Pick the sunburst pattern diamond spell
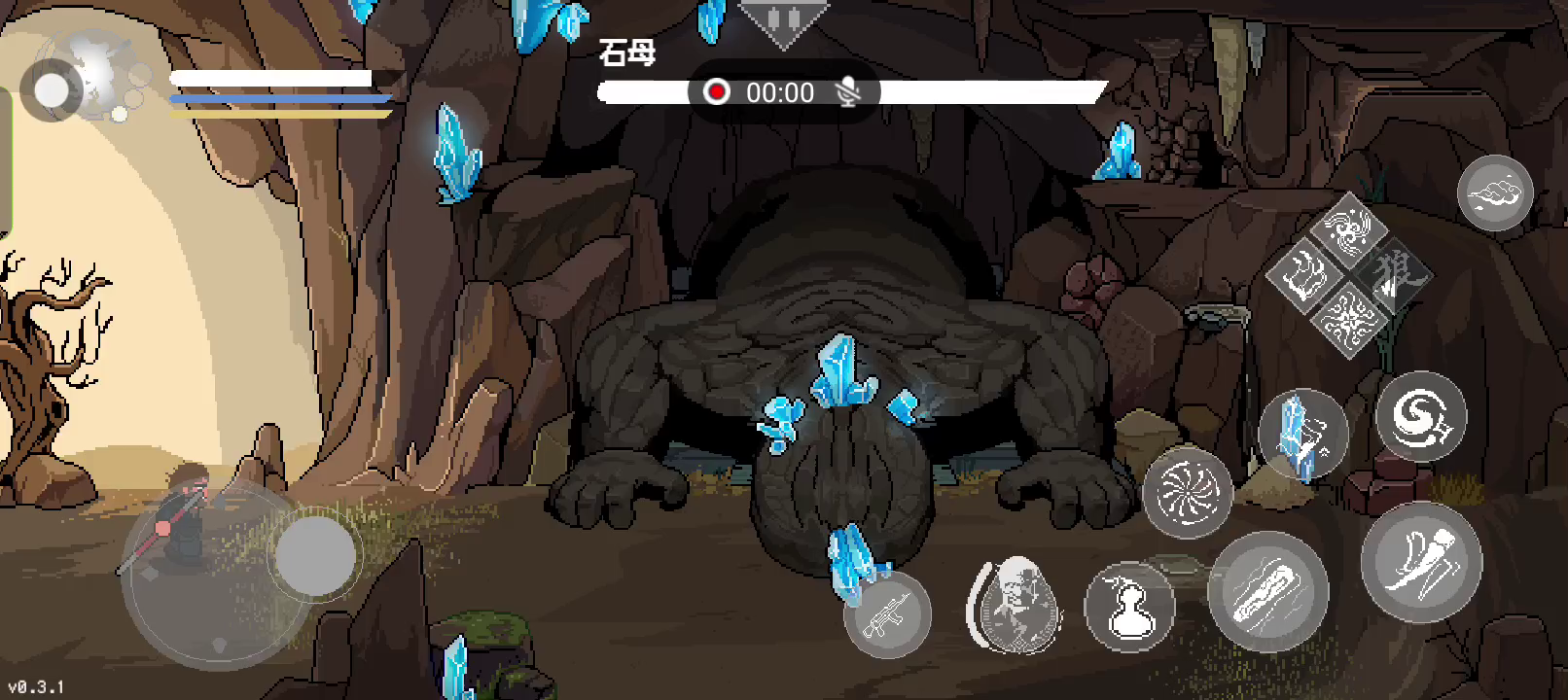The height and width of the screenshot is (700, 1568). coord(1348,318)
